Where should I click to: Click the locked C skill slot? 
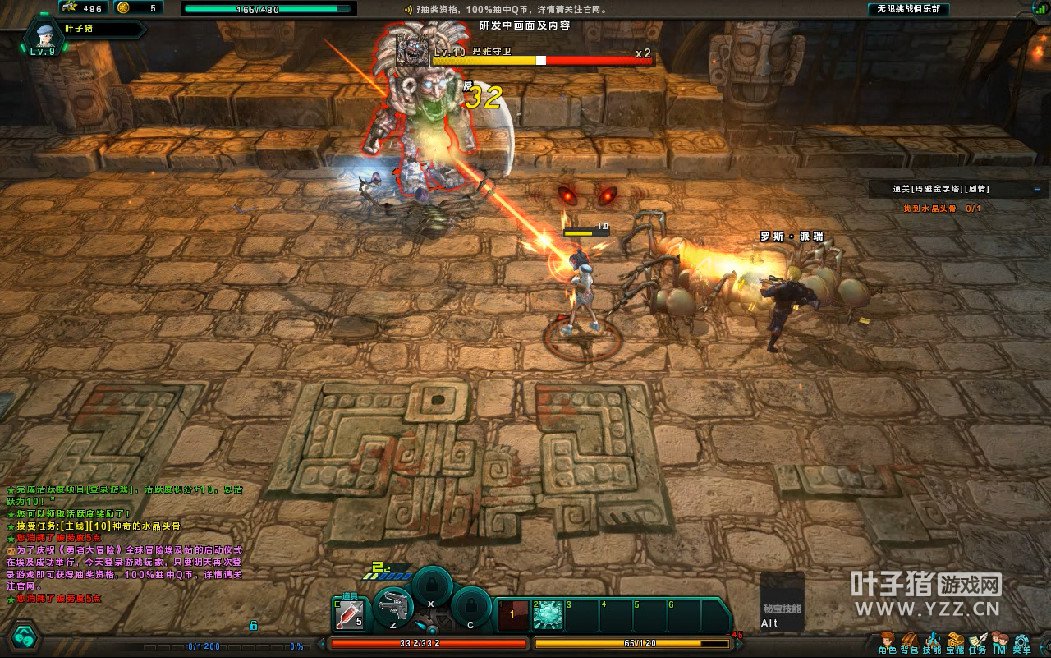(x=471, y=605)
